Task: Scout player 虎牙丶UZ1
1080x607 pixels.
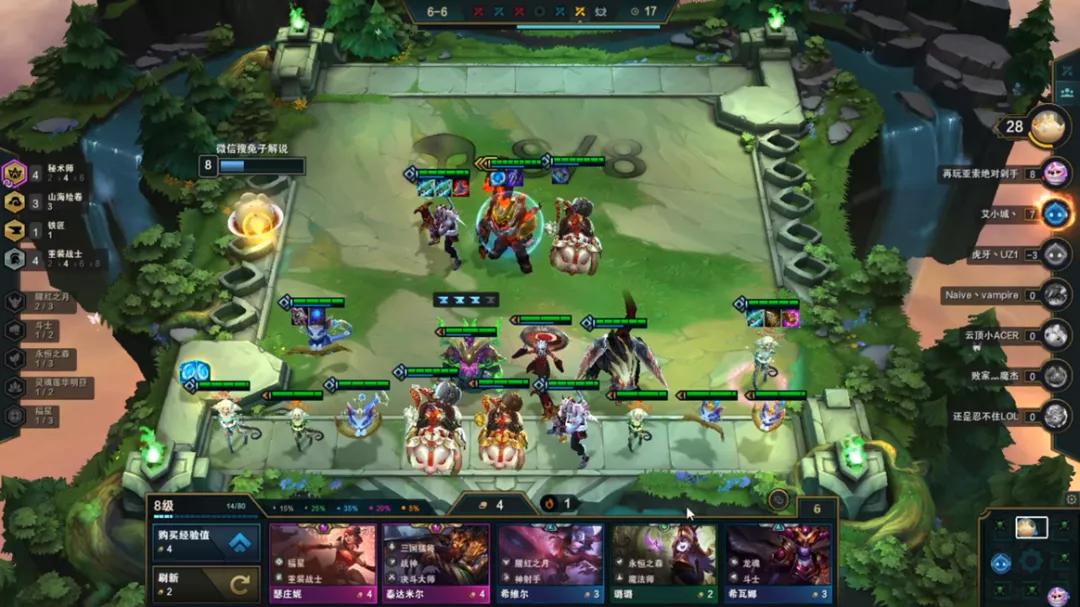Action: [1056, 254]
